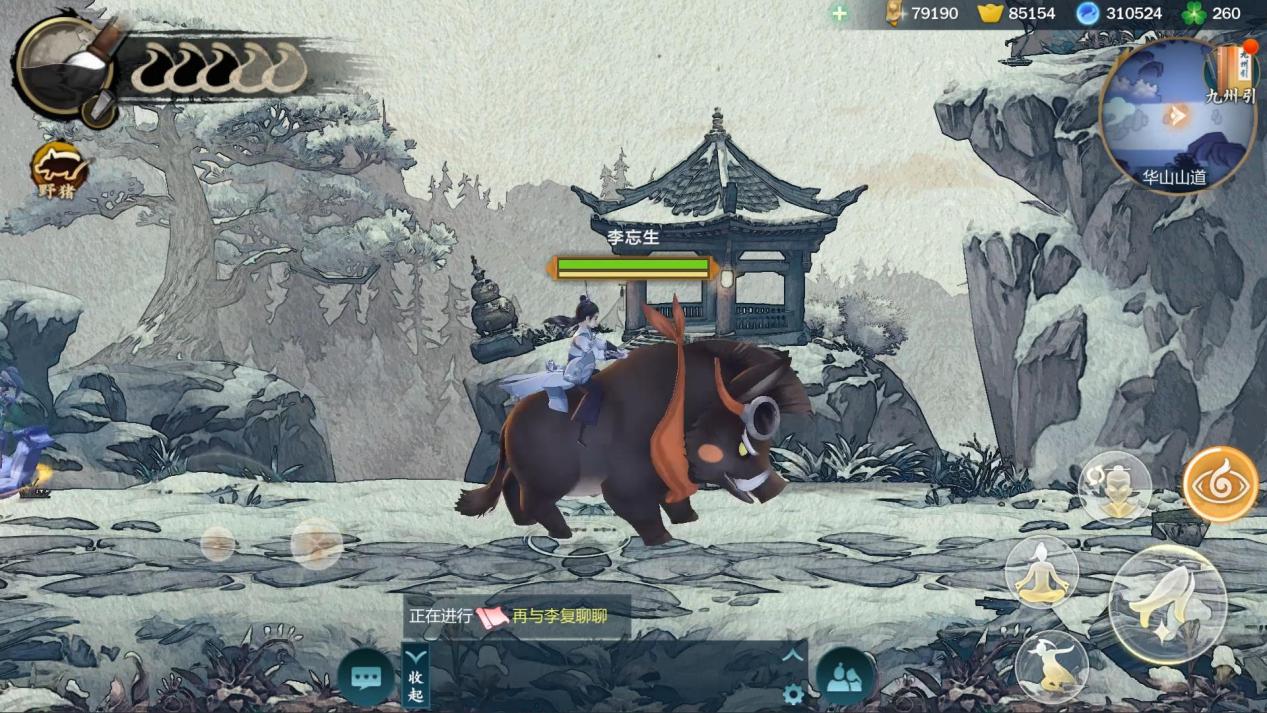Open the chat gear settings
Screen dimensions: 1267x713
(793, 694)
